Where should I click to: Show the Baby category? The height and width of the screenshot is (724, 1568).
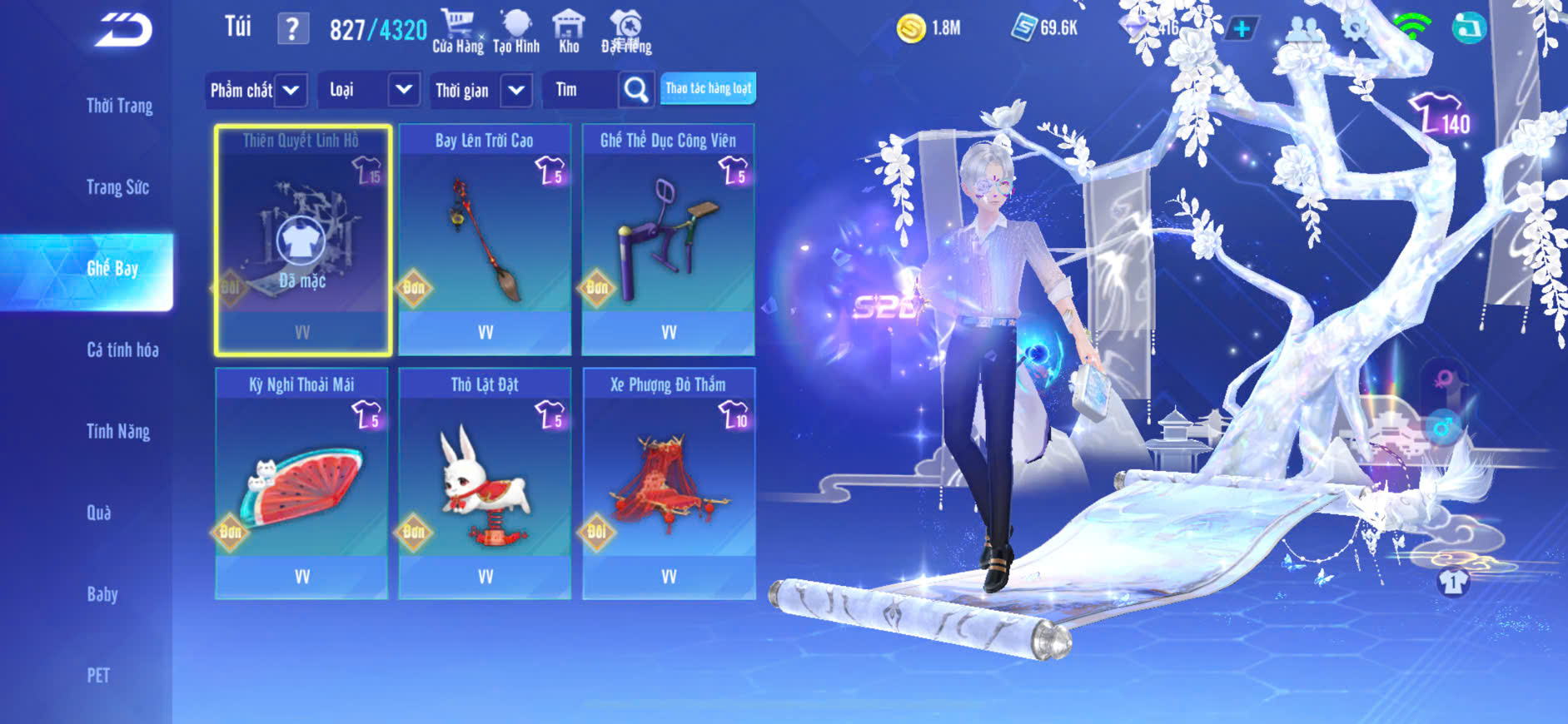tap(102, 594)
